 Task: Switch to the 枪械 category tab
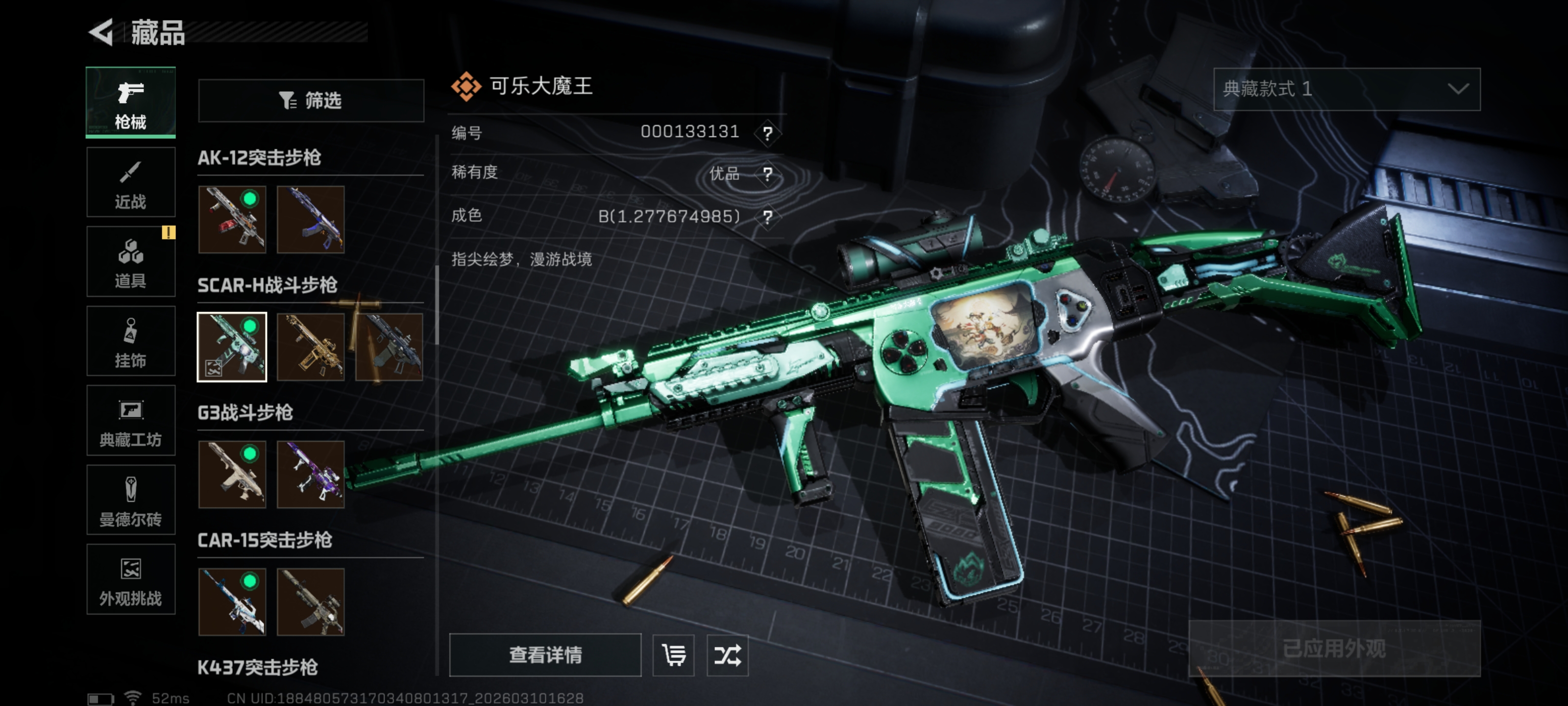pos(131,101)
